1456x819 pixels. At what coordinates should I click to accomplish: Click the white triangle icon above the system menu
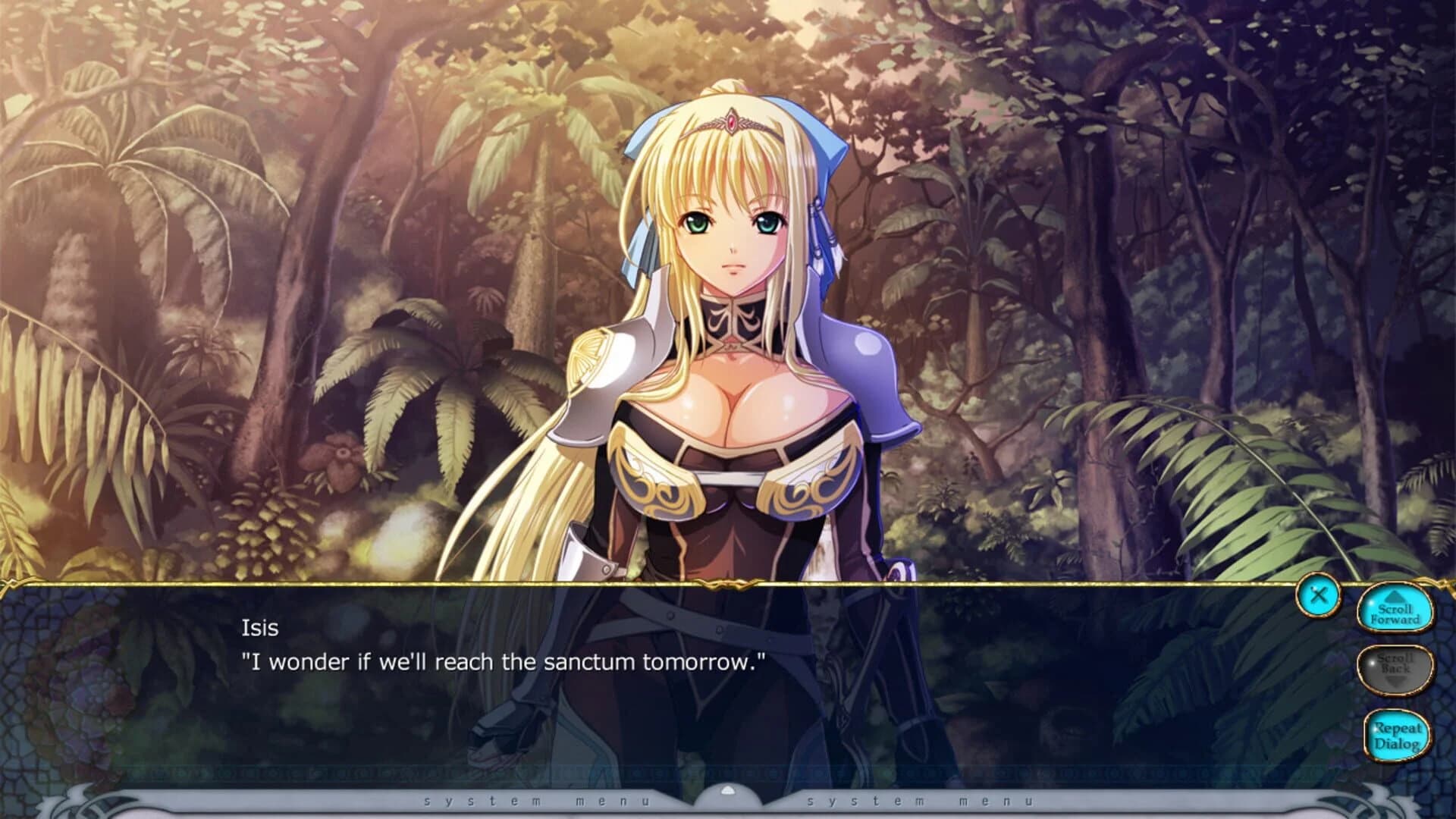(x=727, y=790)
